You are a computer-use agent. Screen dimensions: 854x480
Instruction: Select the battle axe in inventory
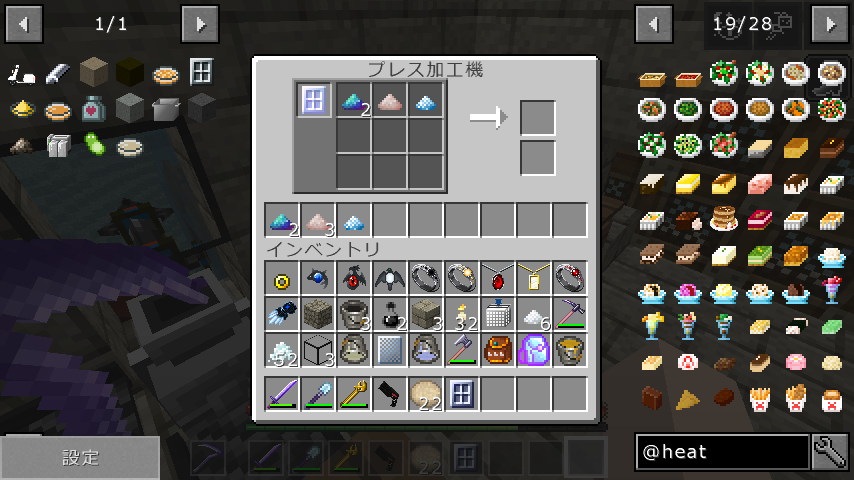tap(461, 350)
